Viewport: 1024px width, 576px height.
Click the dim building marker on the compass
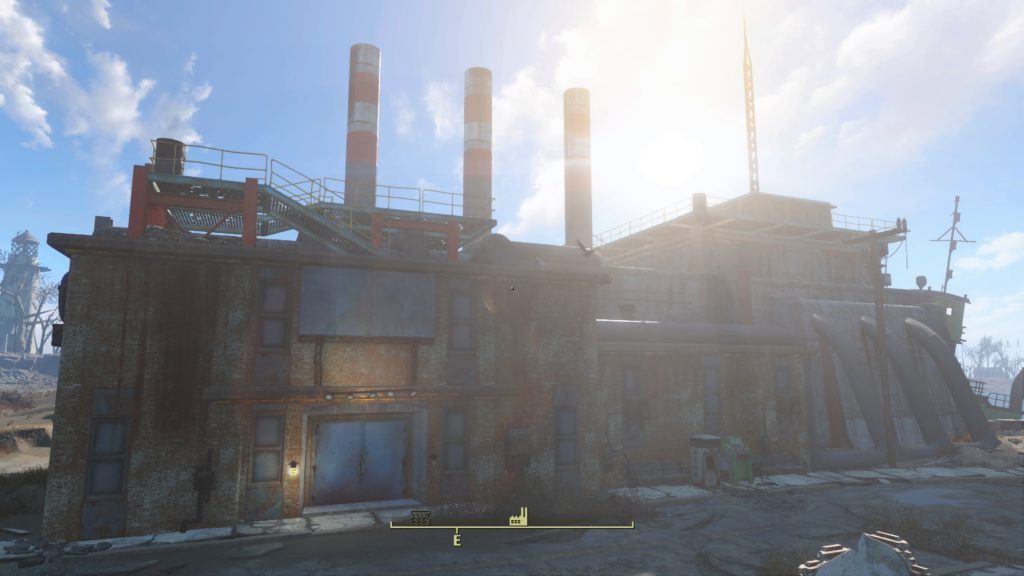tap(421, 518)
